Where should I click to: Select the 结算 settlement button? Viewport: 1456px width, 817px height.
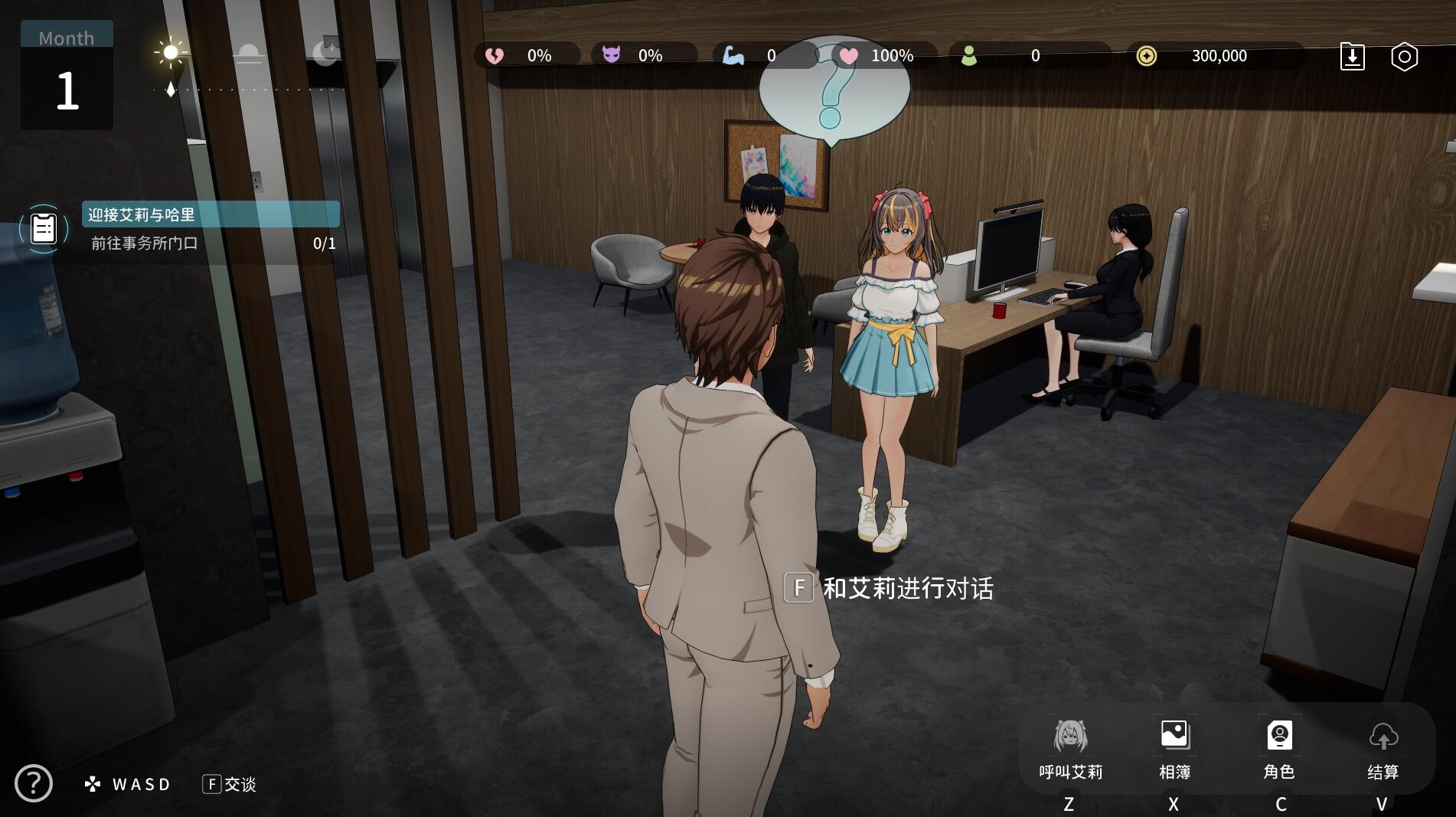[x=1383, y=749]
